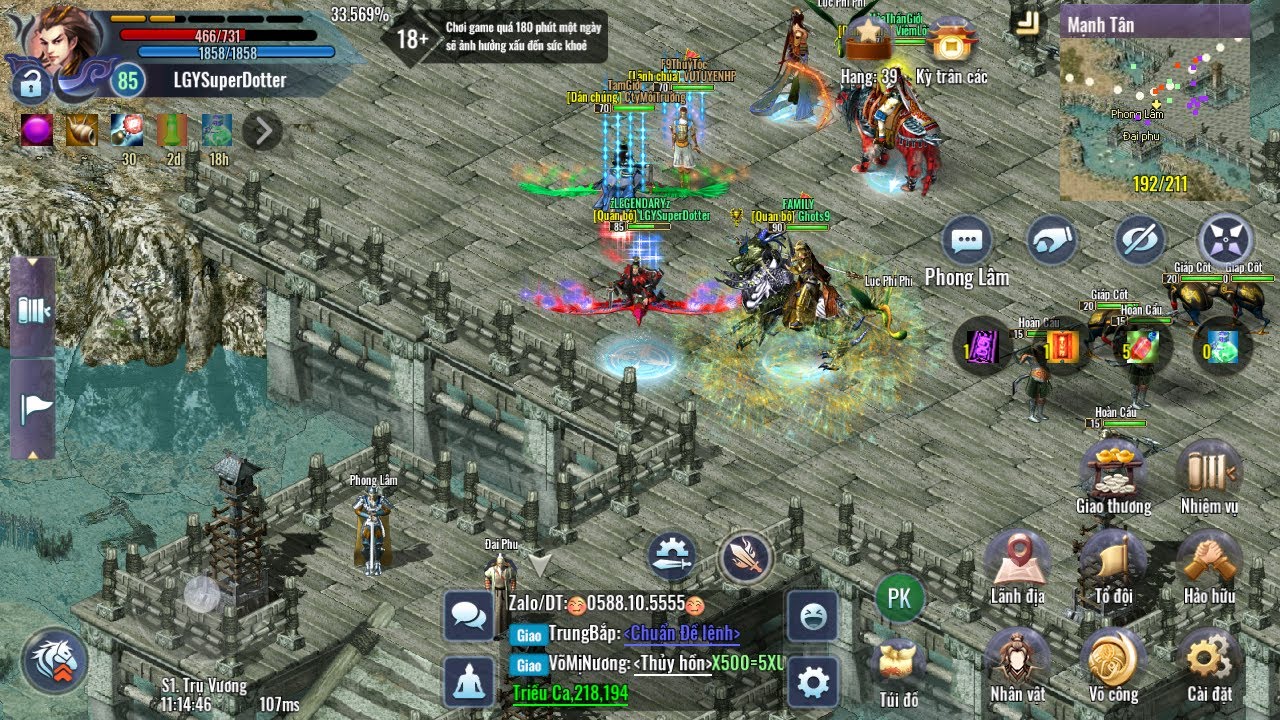
Task: Open the Hạng 39 ranking icon
Action: tap(868, 44)
